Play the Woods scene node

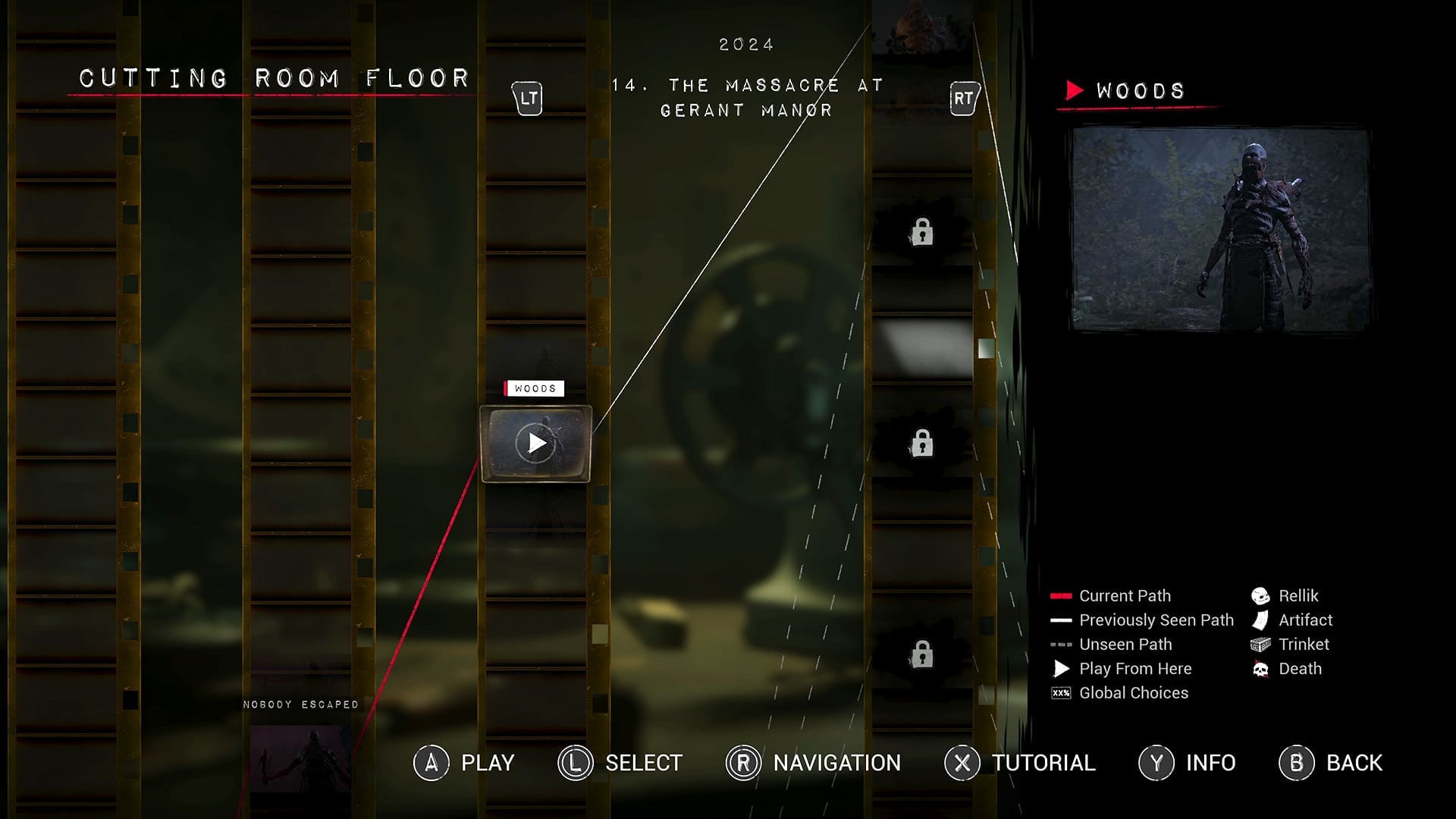pyautogui.click(x=536, y=444)
